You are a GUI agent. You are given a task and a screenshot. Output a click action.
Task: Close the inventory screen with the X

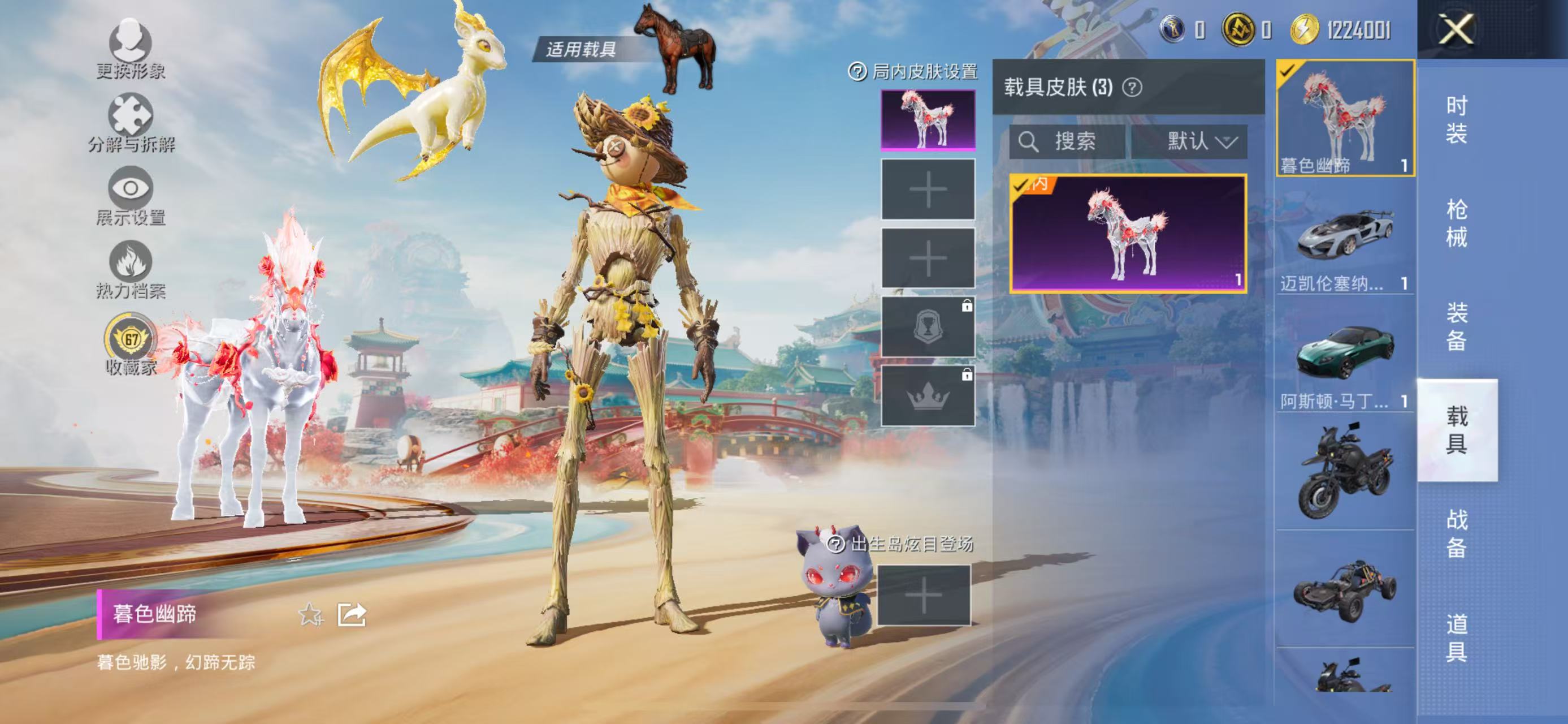(x=1456, y=29)
